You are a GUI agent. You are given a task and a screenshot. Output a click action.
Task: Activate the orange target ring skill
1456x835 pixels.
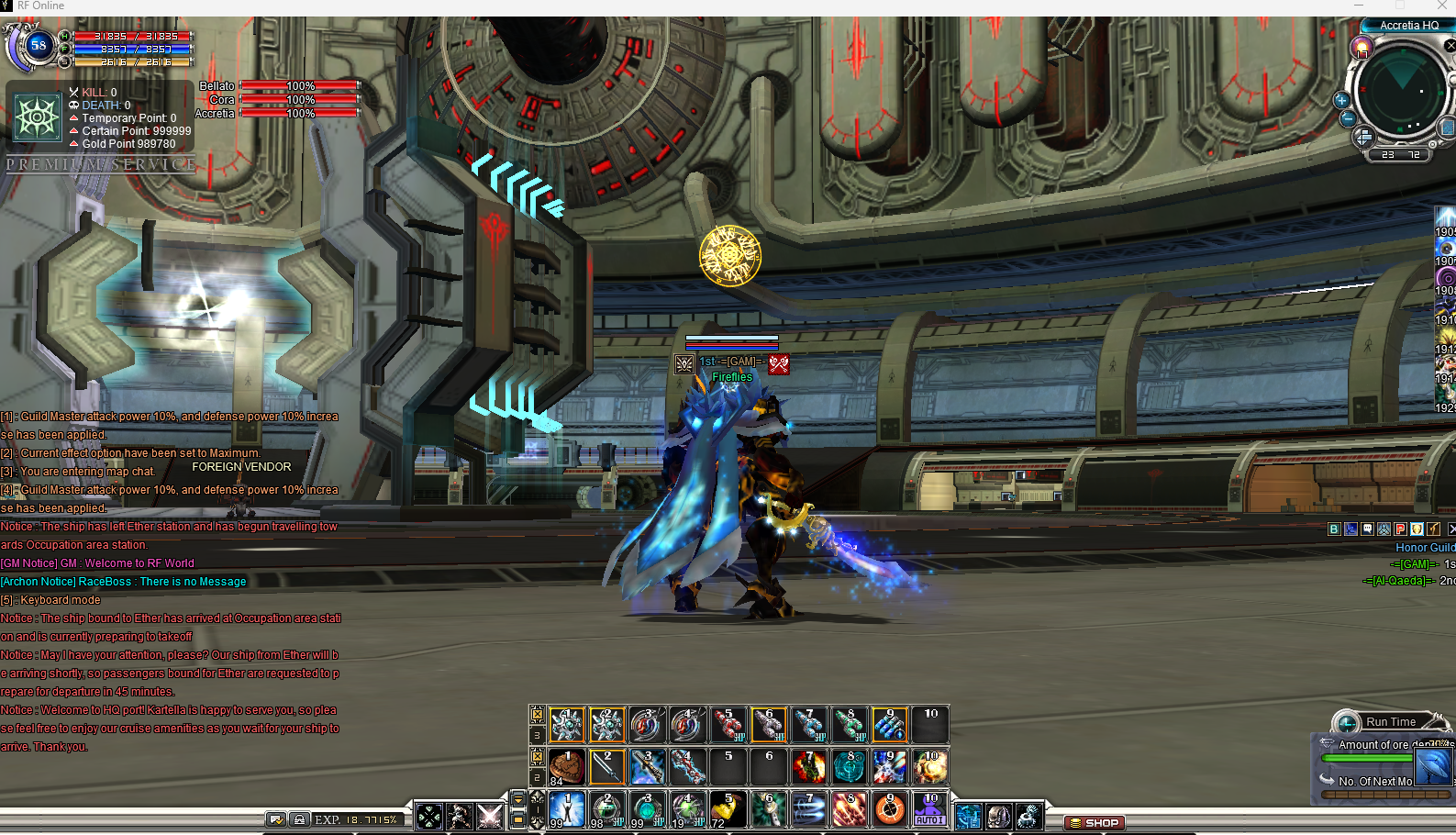889,809
